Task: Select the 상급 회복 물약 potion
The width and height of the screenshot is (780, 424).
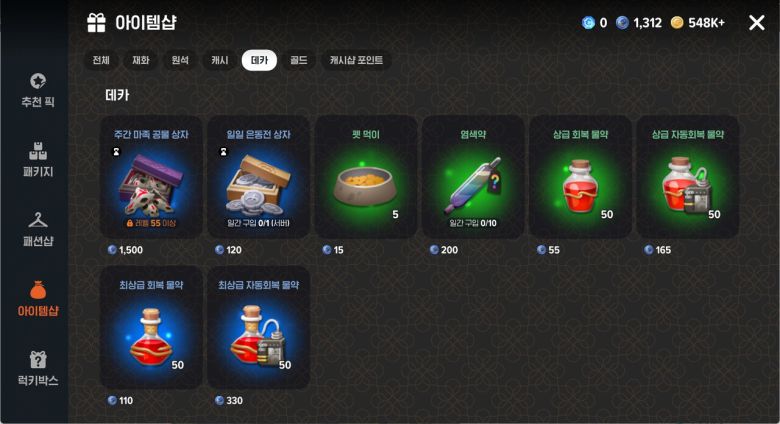Action: click(579, 178)
